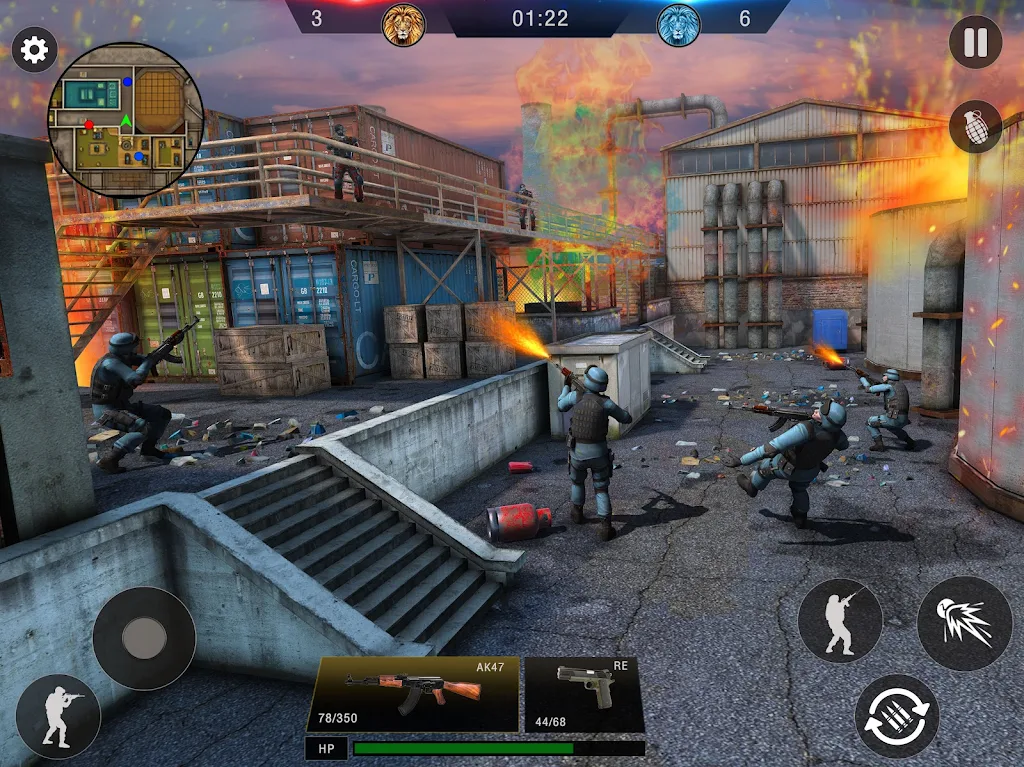This screenshot has height=767, width=1024.
Task: Throw a grenade with the grenade button
Action: (975, 127)
